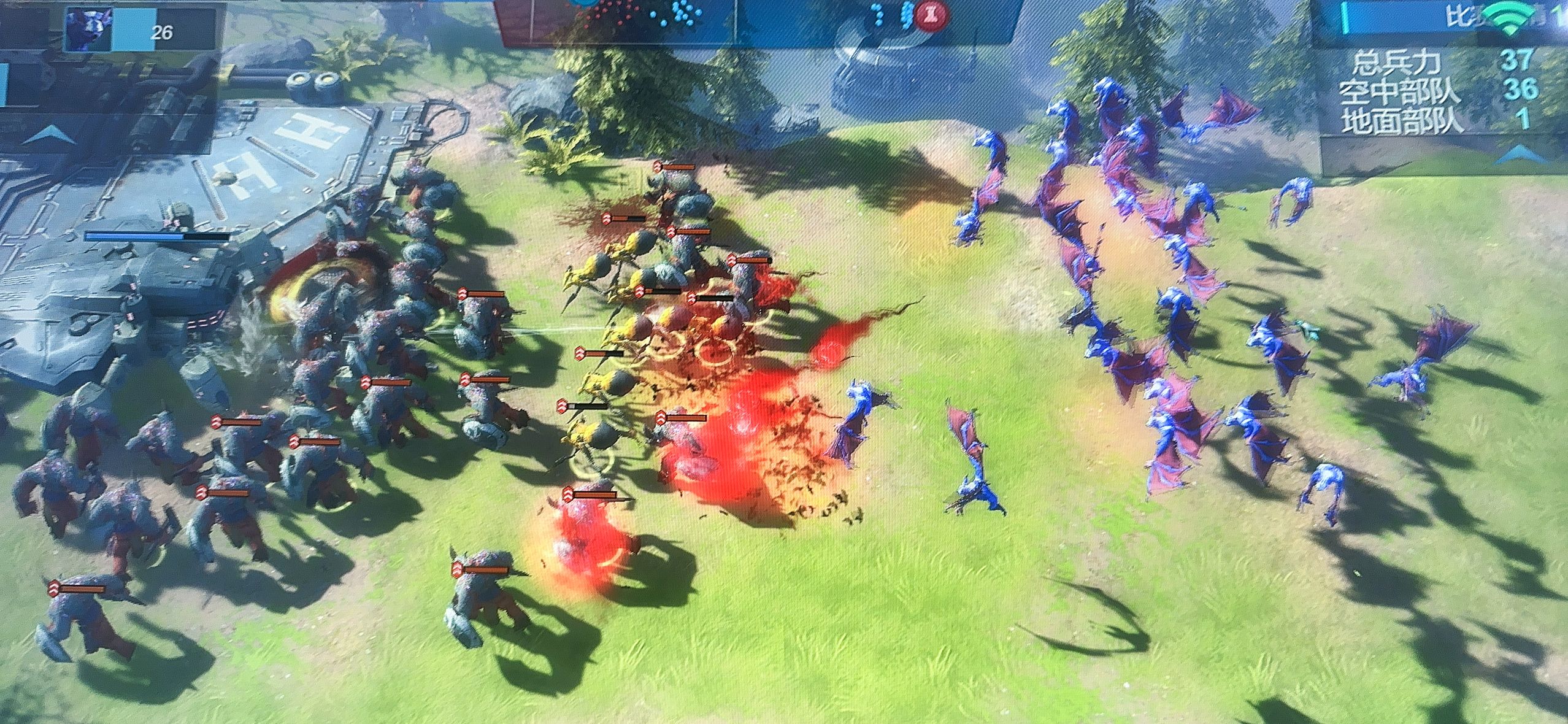The height and width of the screenshot is (724, 1568).
Task: Select the purple dragon unit portrait
Action: click(88, 29)
